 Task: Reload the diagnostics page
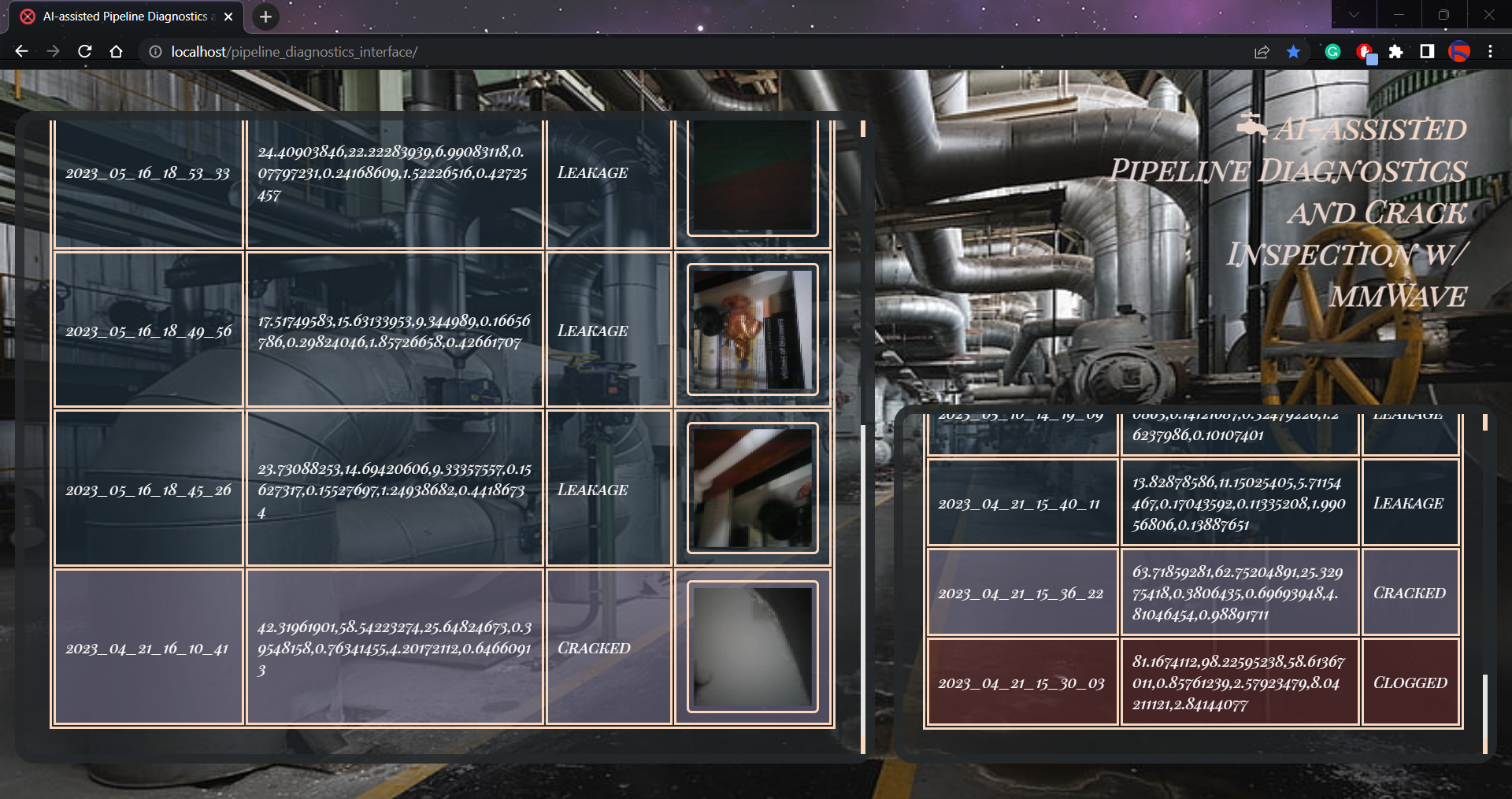click(x=84, y=51)
